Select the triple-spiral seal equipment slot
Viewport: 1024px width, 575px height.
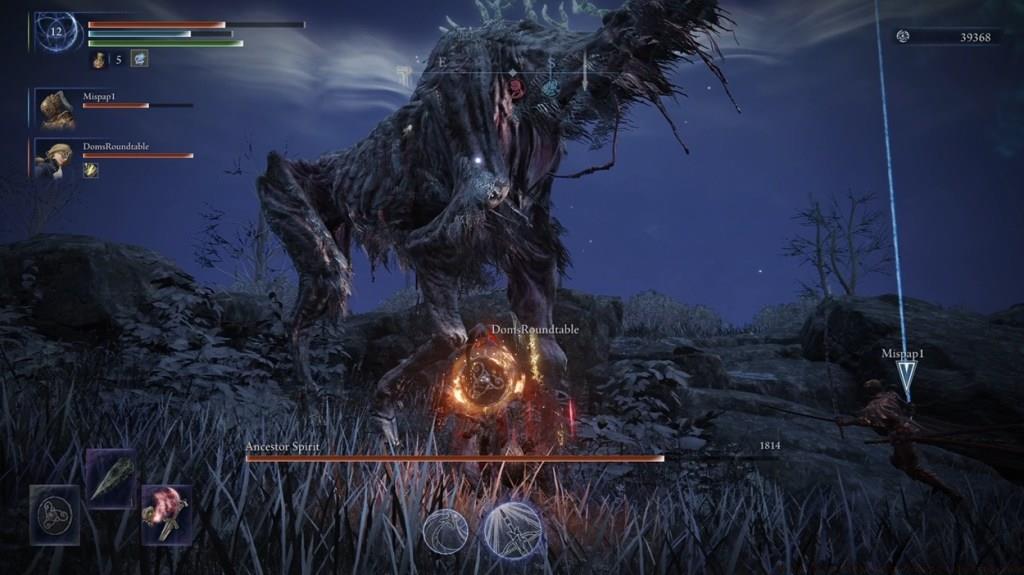tap(54, 515)
